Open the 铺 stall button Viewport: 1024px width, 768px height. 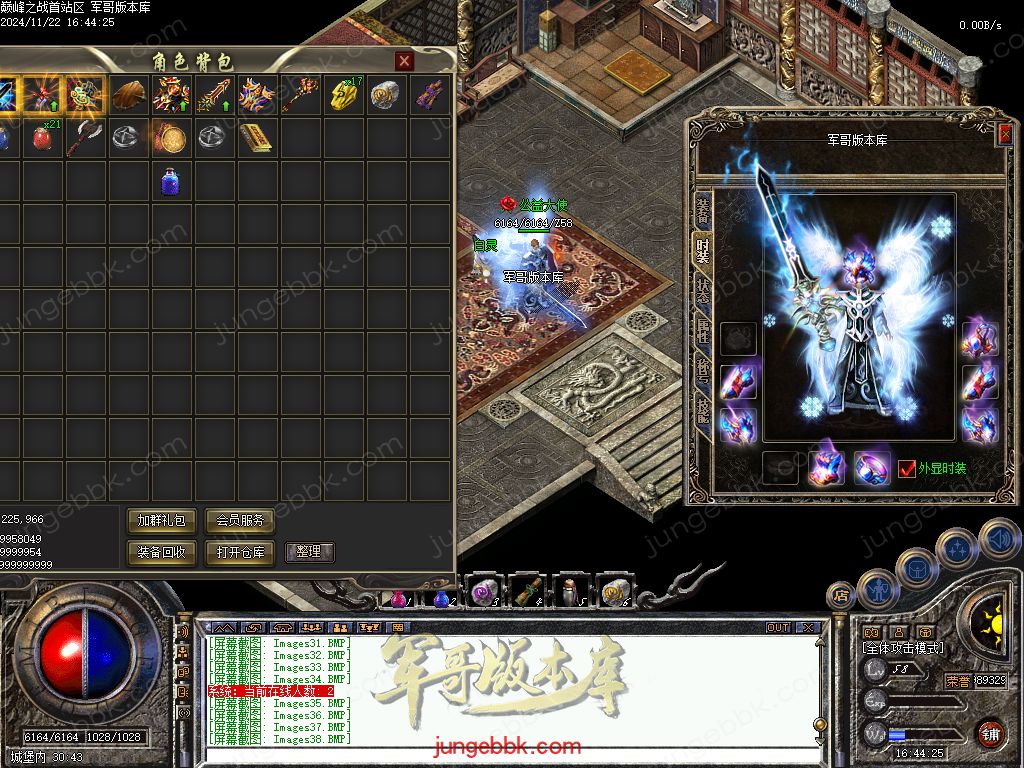990,734
